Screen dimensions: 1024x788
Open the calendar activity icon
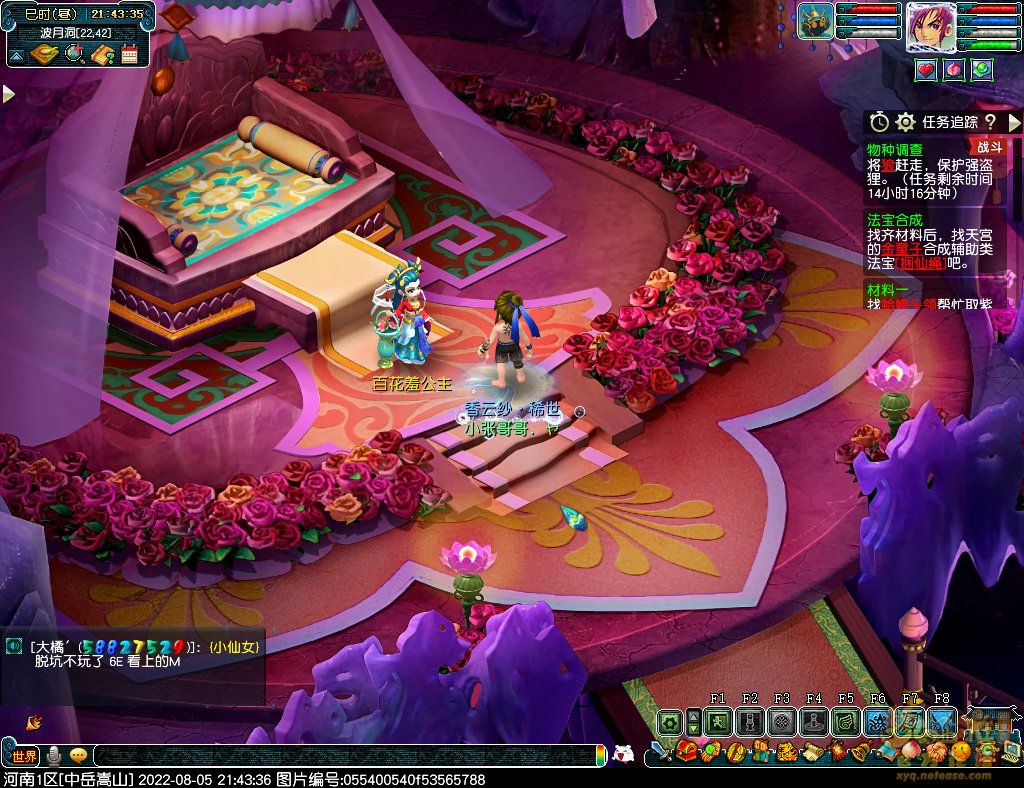pyautogui.click(x=129, y=54)
